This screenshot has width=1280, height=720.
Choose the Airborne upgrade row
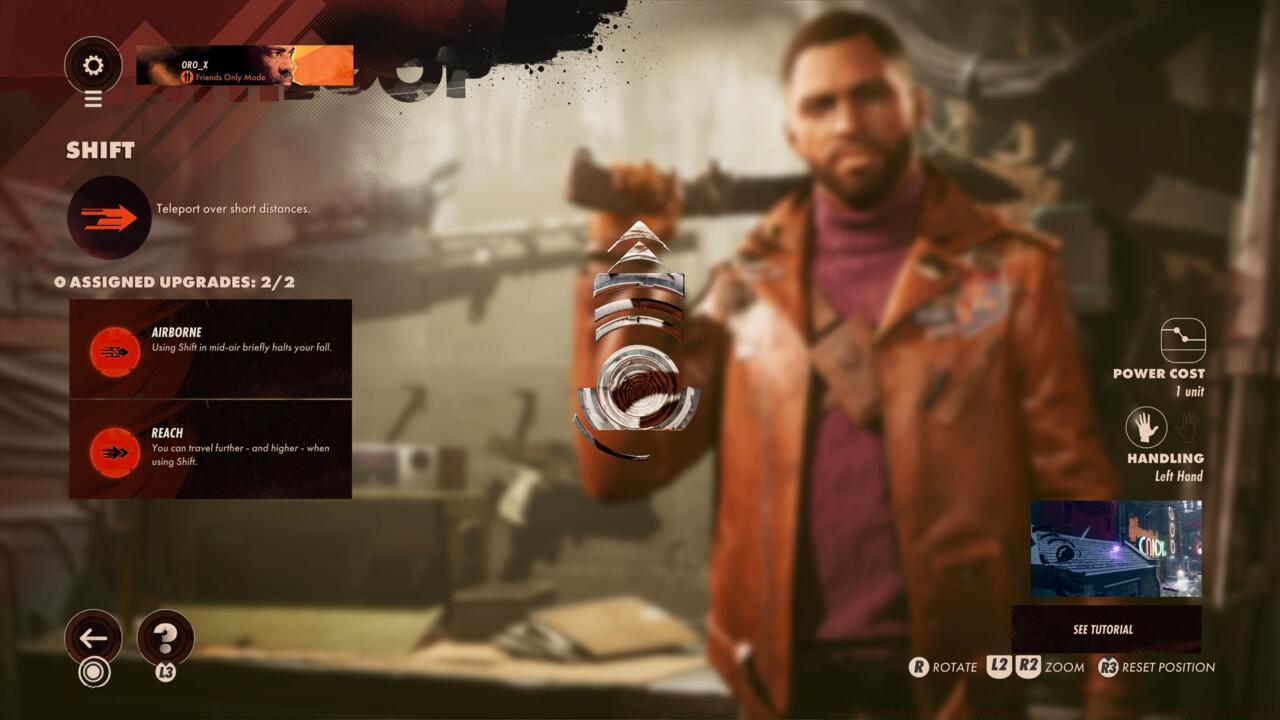210,348
